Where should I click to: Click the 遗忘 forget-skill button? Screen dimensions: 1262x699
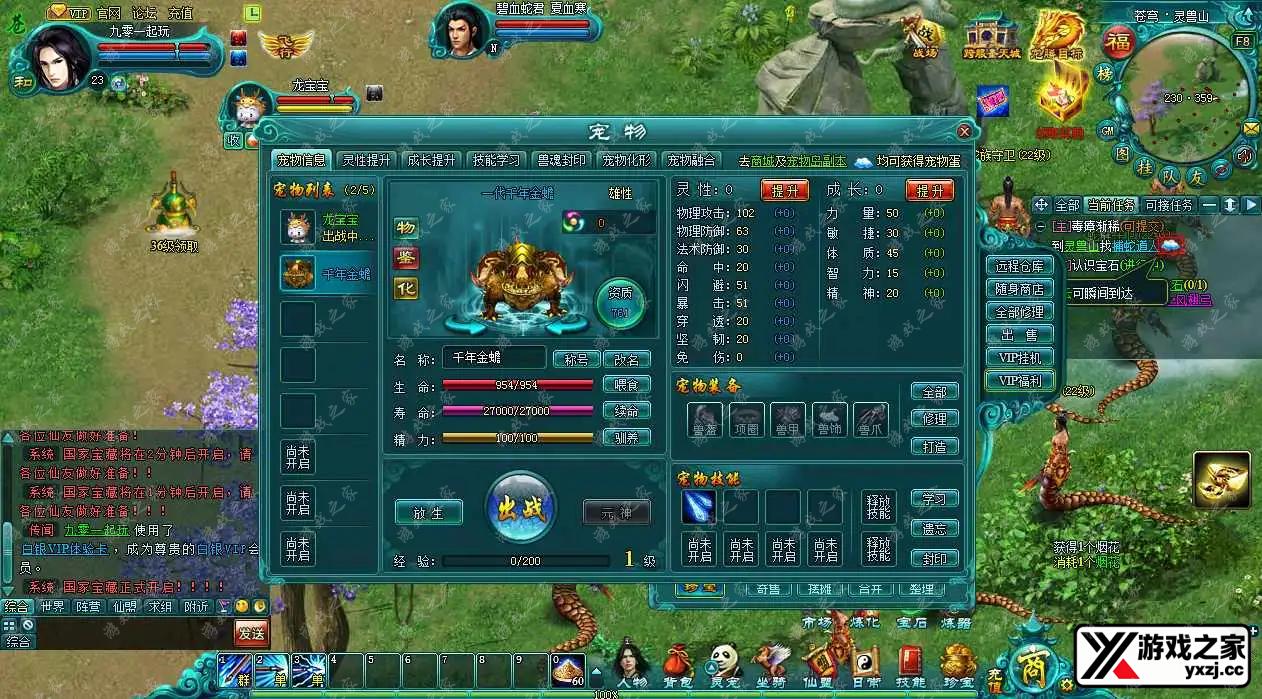click(935, 528)
